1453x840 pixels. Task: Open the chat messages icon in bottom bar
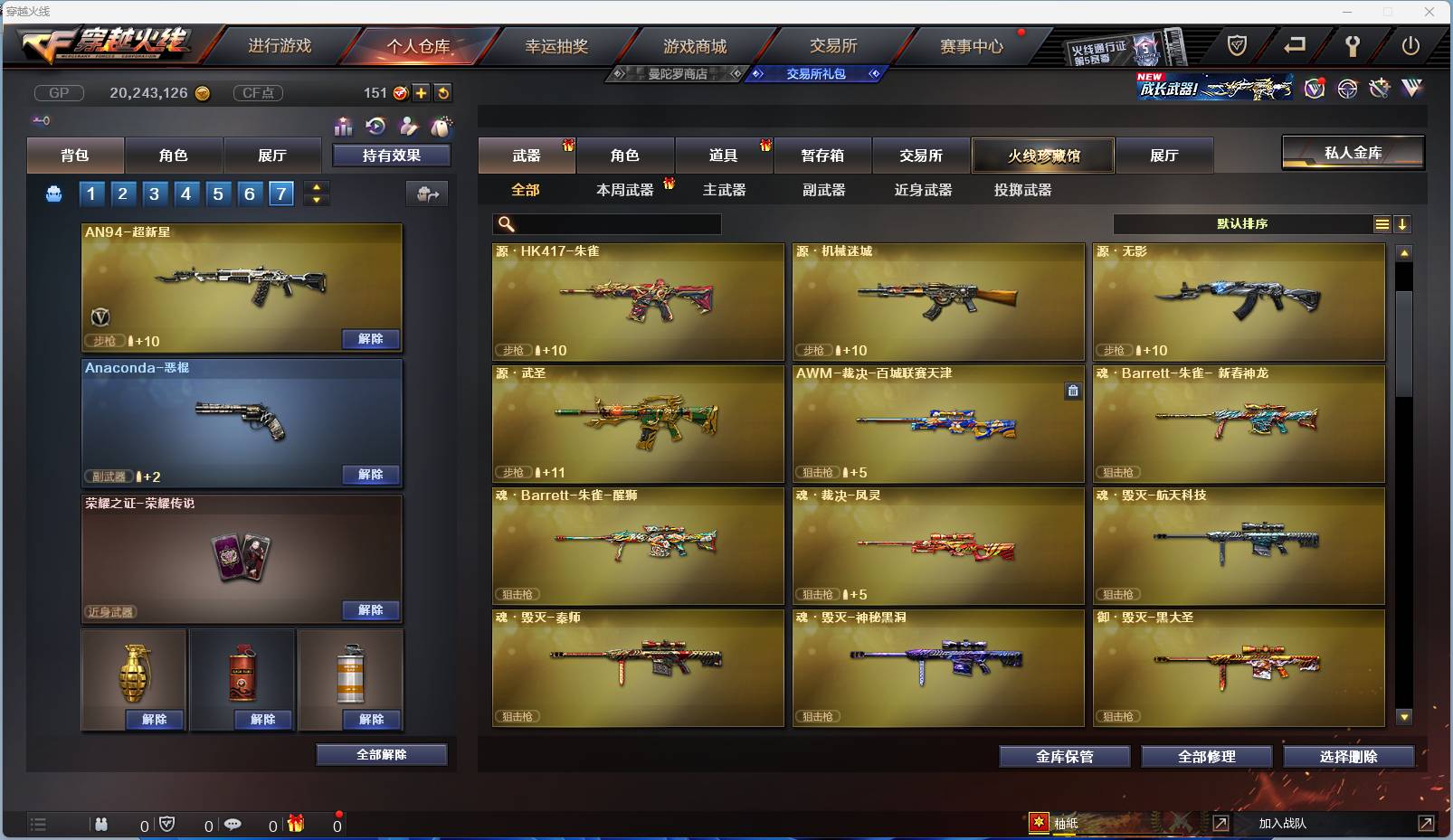tap(235, 825)
